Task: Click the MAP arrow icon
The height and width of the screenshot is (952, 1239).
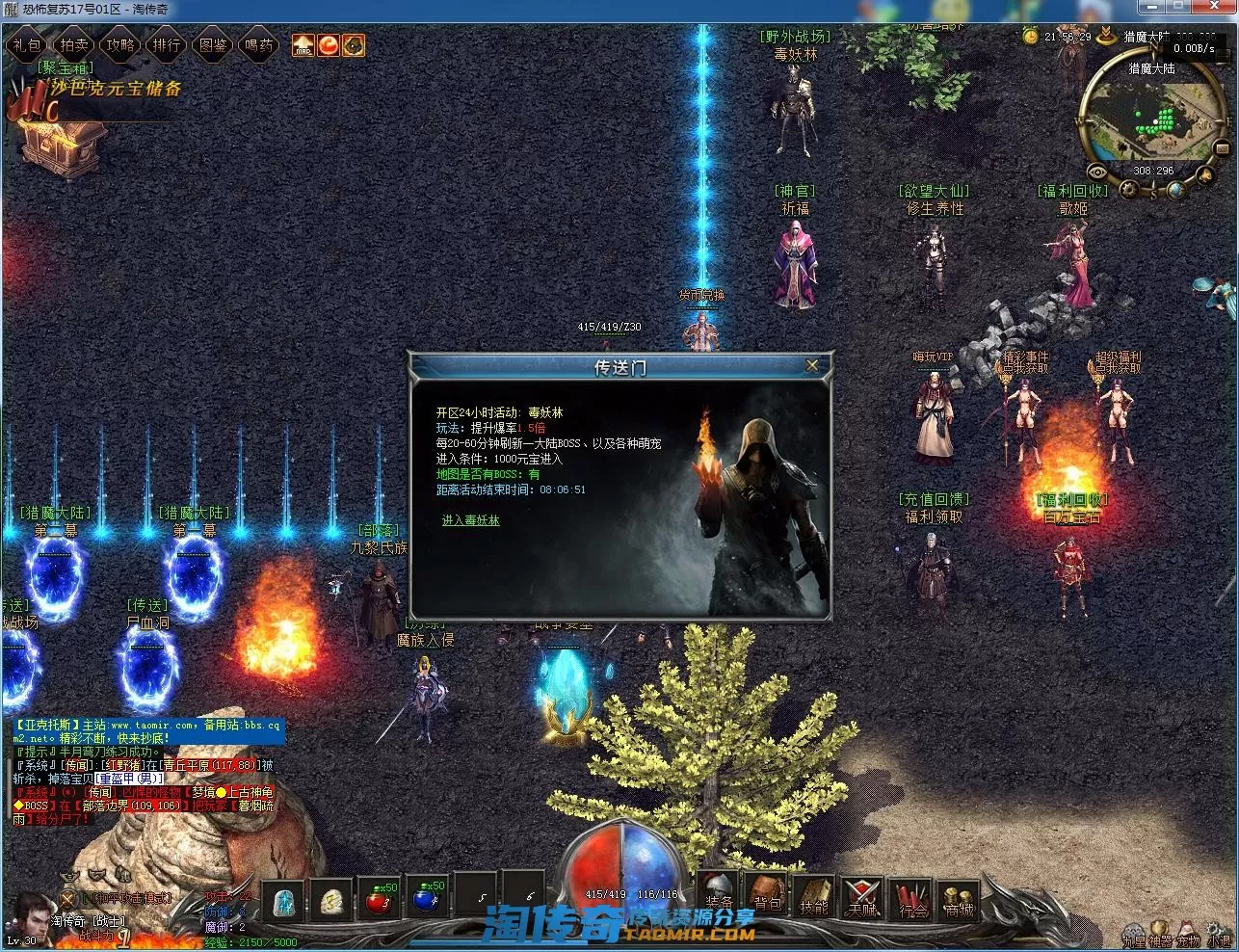Action: [x=303, y=45]
